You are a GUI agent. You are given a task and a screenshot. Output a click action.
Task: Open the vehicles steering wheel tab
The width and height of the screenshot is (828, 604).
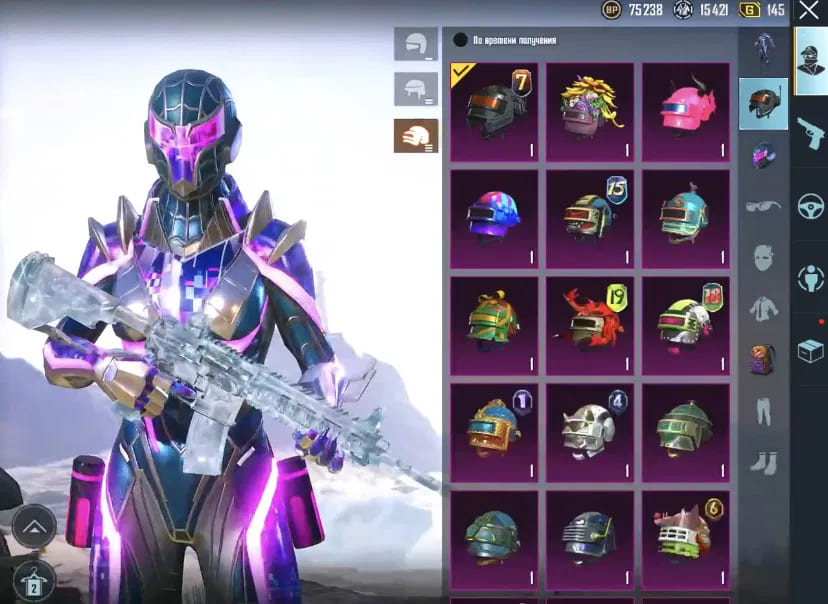pyautogui.click(x=810, y=206)
